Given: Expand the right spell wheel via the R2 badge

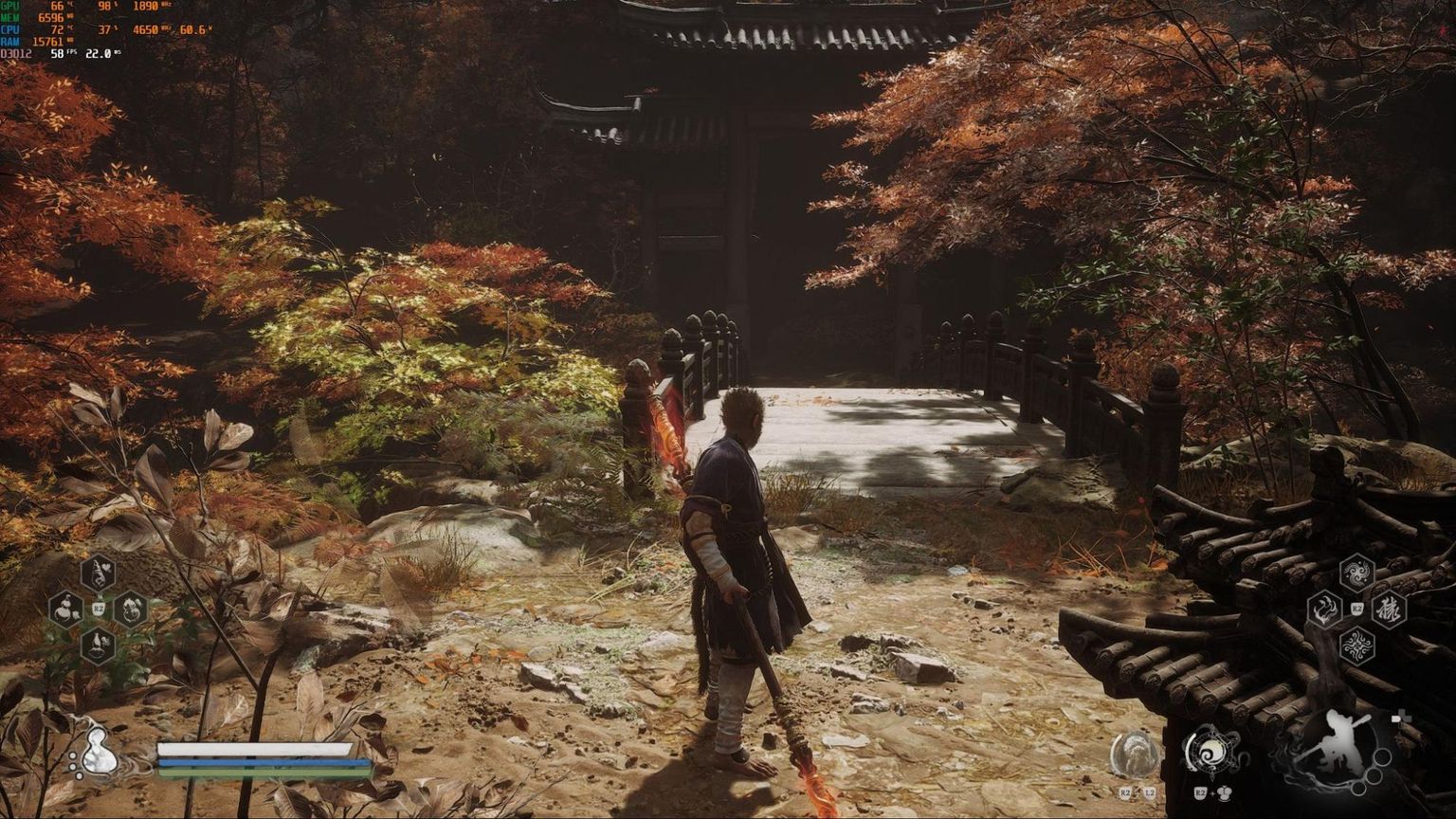Looking at the screenshot, I should [1356, 608].
